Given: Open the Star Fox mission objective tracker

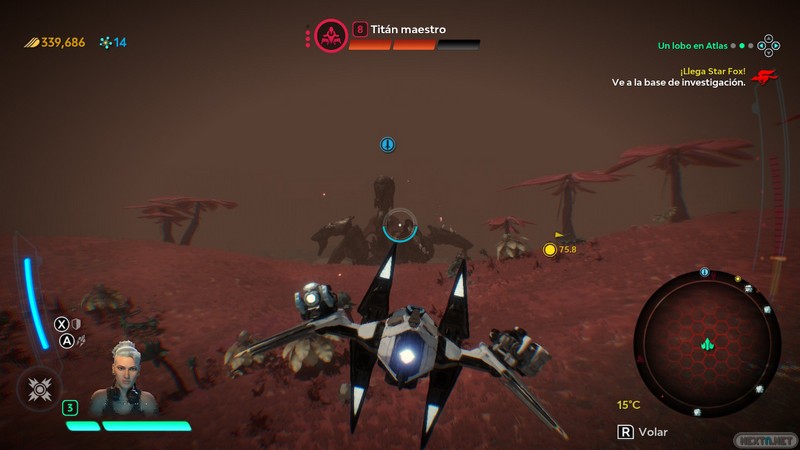Looking at the screenshot, I should [x=679, y=77].
